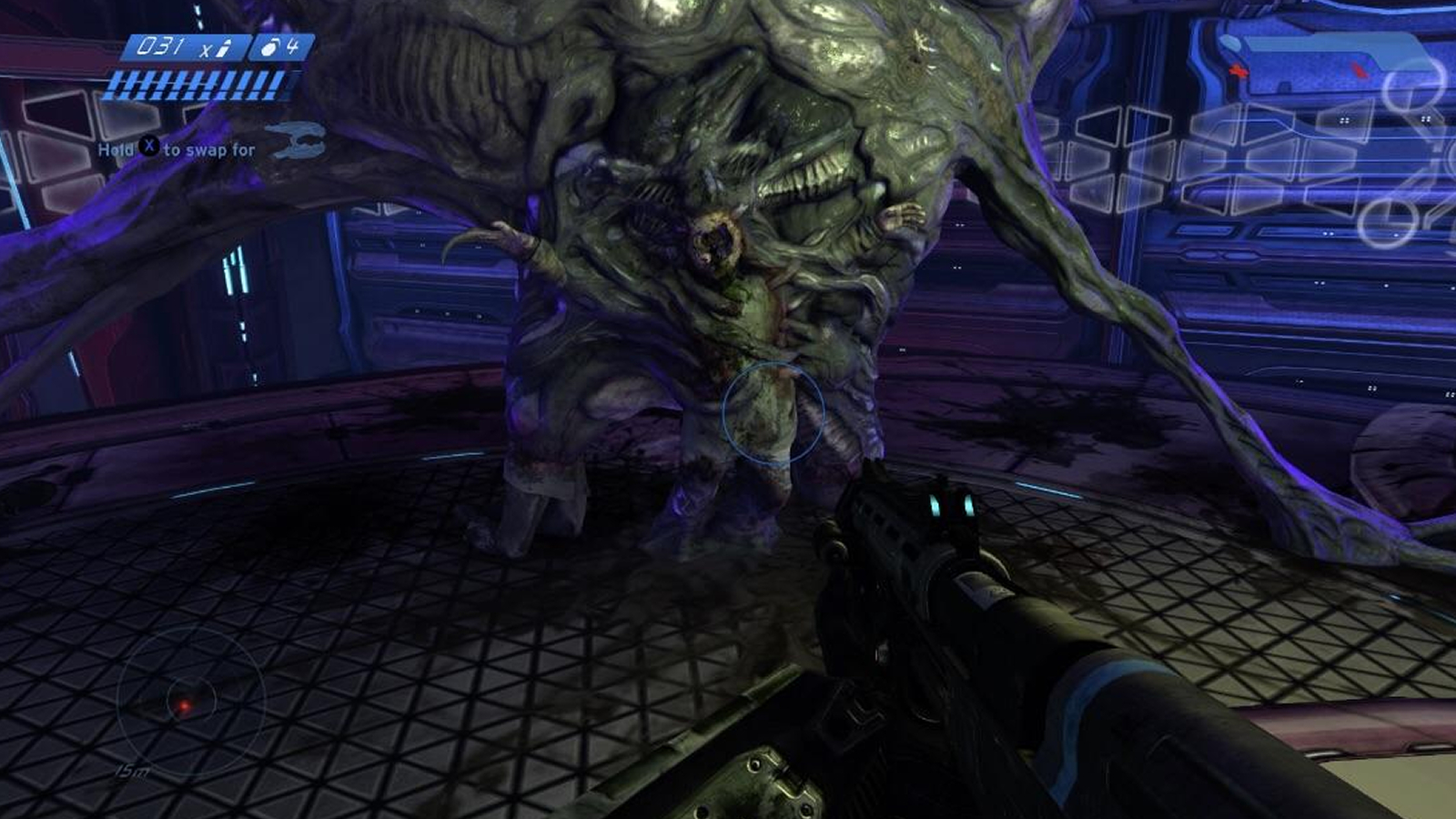Click the crosshair centered on the creature's body

pyautogui.click(x=773, y=411)
